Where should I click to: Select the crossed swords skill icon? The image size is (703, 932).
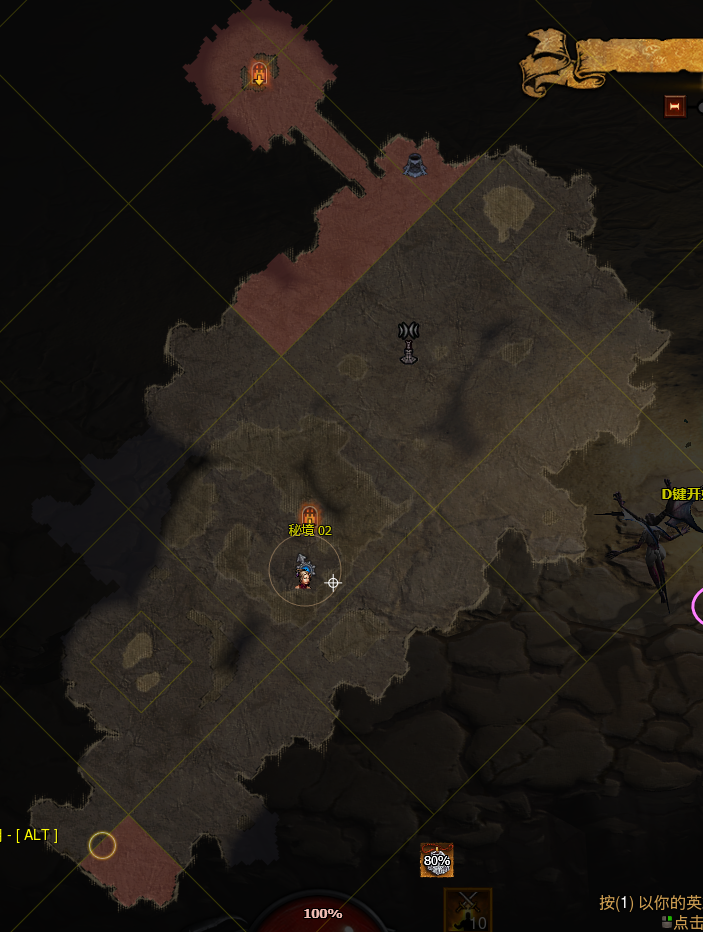(467, 910)
